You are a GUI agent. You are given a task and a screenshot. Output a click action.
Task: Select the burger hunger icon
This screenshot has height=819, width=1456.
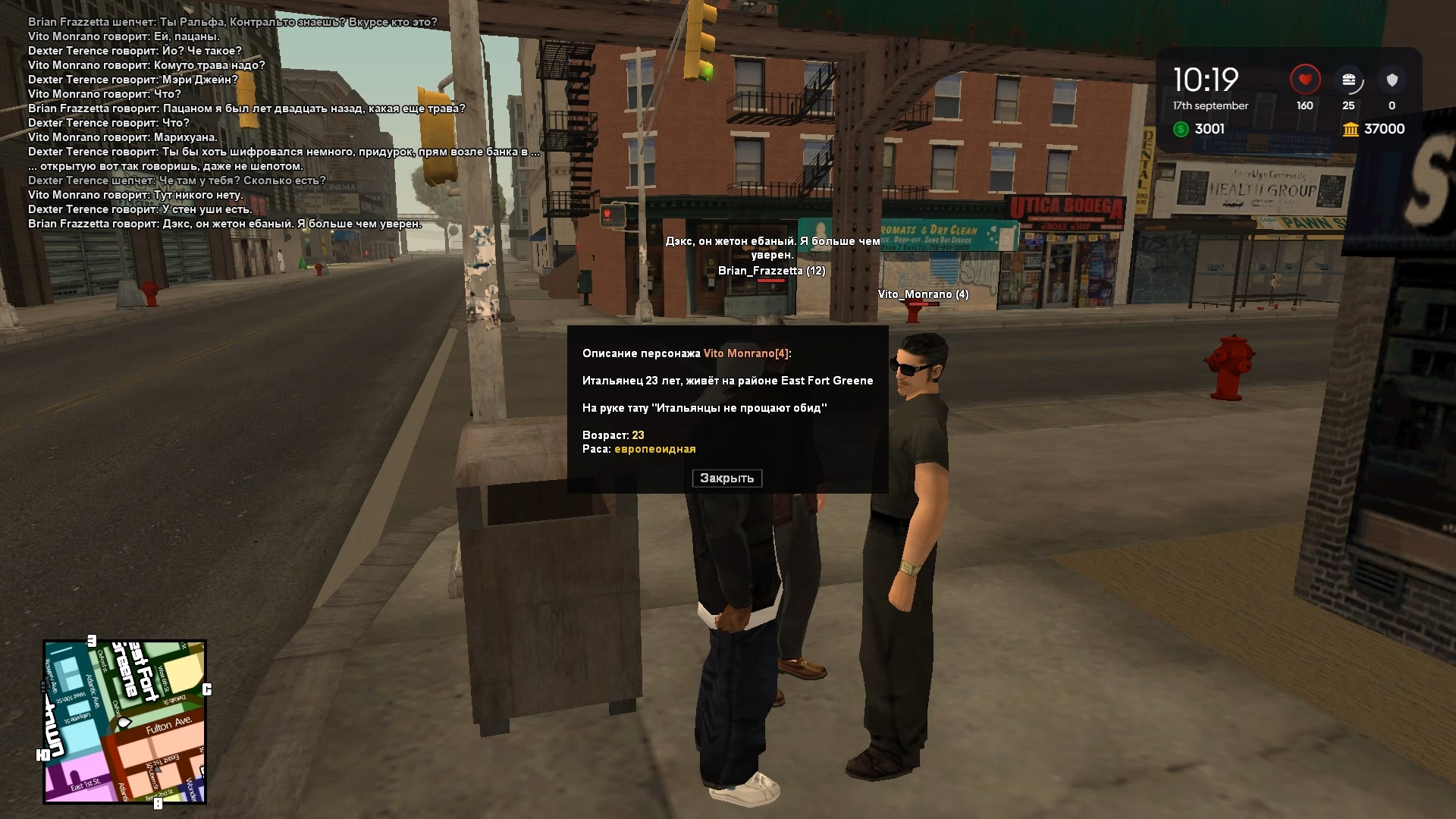tap(1348, 80)
